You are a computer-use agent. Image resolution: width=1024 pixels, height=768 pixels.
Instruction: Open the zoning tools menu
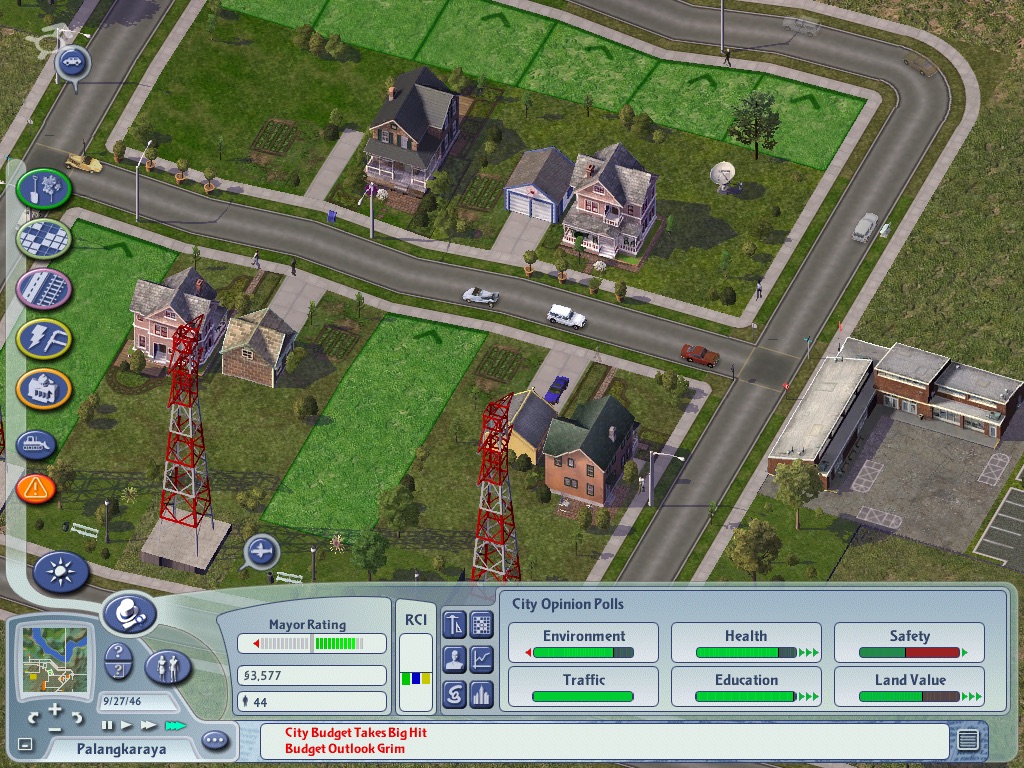click(x=44, y=239)
